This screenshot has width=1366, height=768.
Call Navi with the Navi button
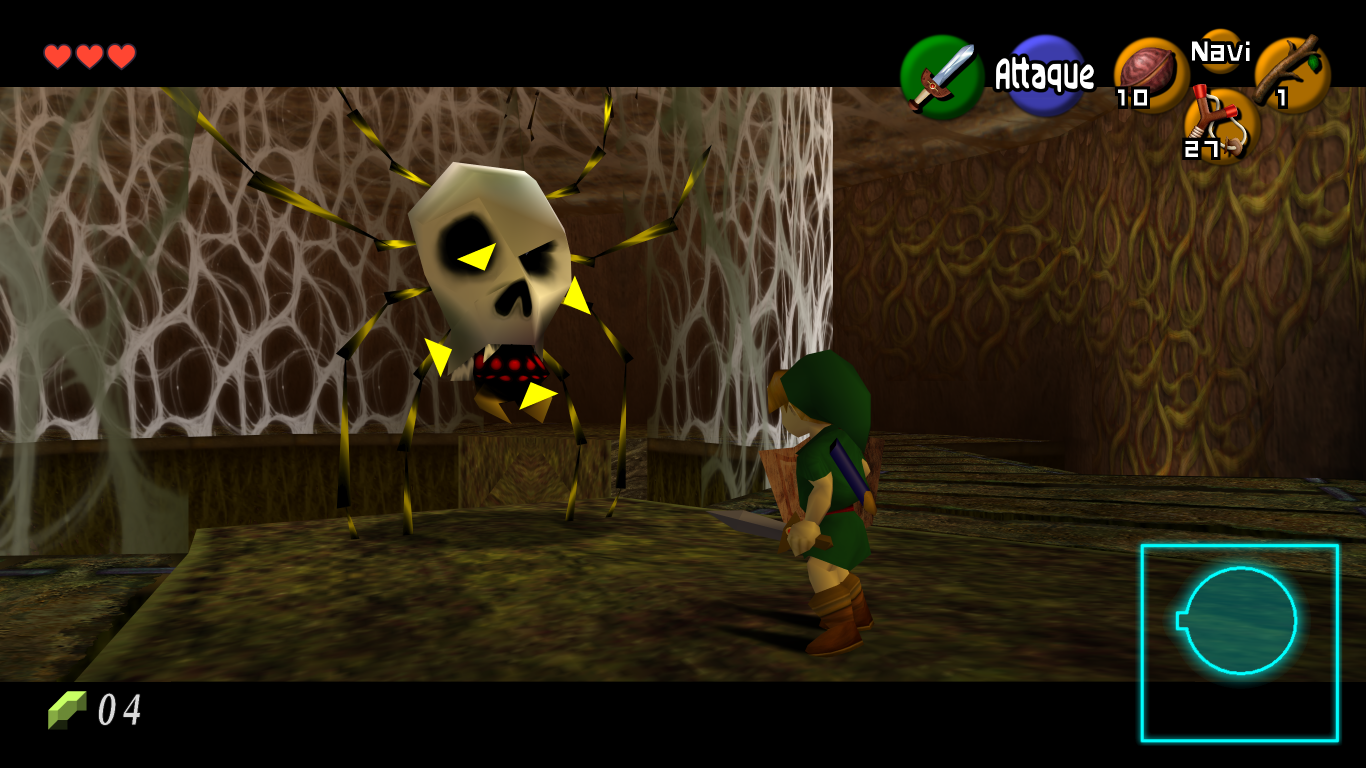pyautogui.click(x=1220, y=51)
